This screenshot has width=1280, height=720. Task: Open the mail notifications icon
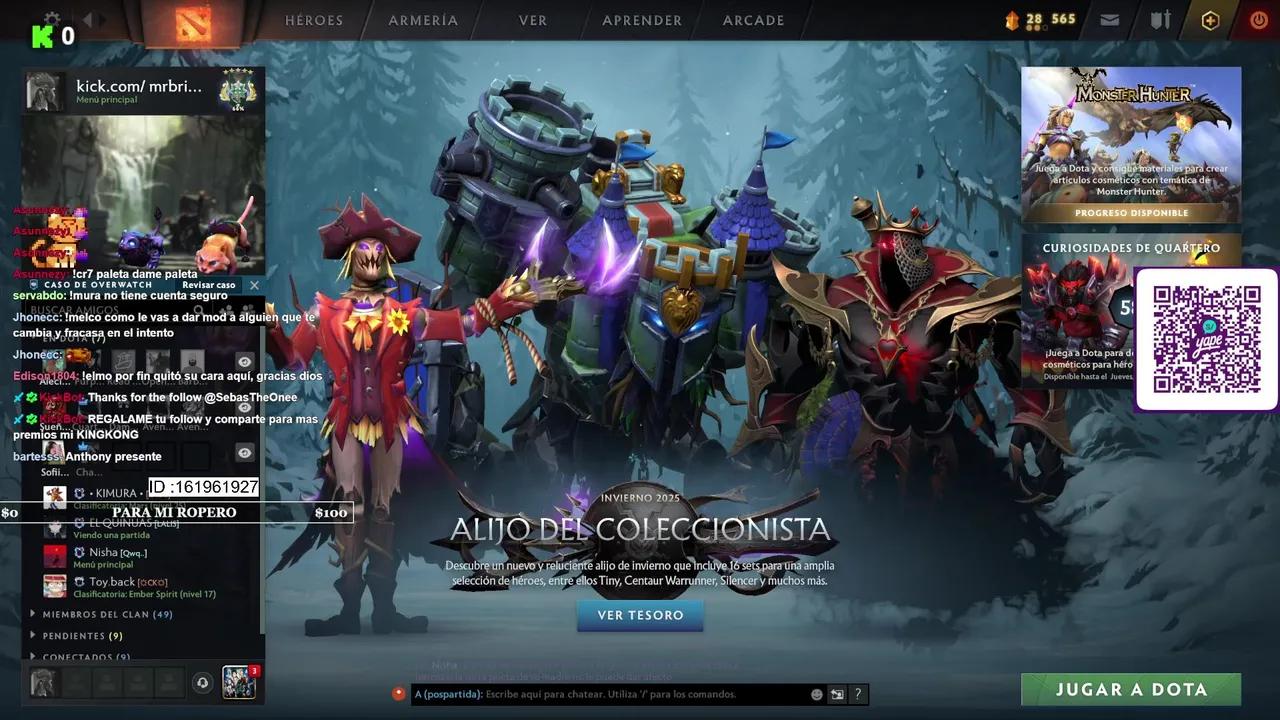click(1109, 19)
